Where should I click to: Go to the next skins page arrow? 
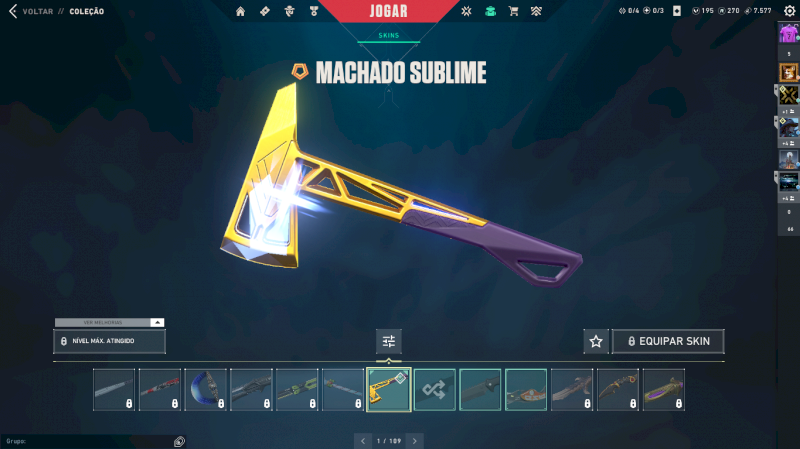point(415,440)
